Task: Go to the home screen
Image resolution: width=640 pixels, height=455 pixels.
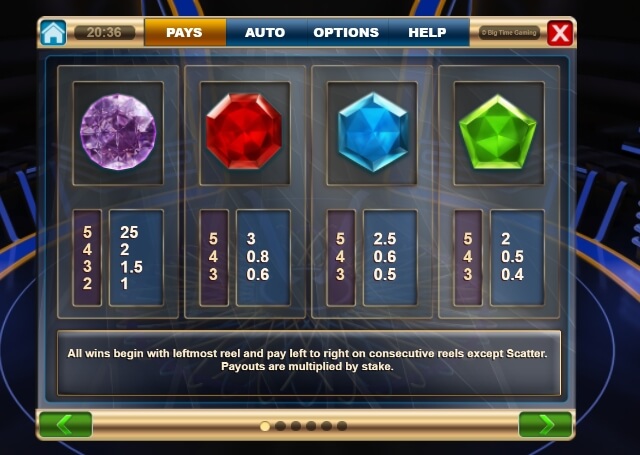Action: (53, 33)
